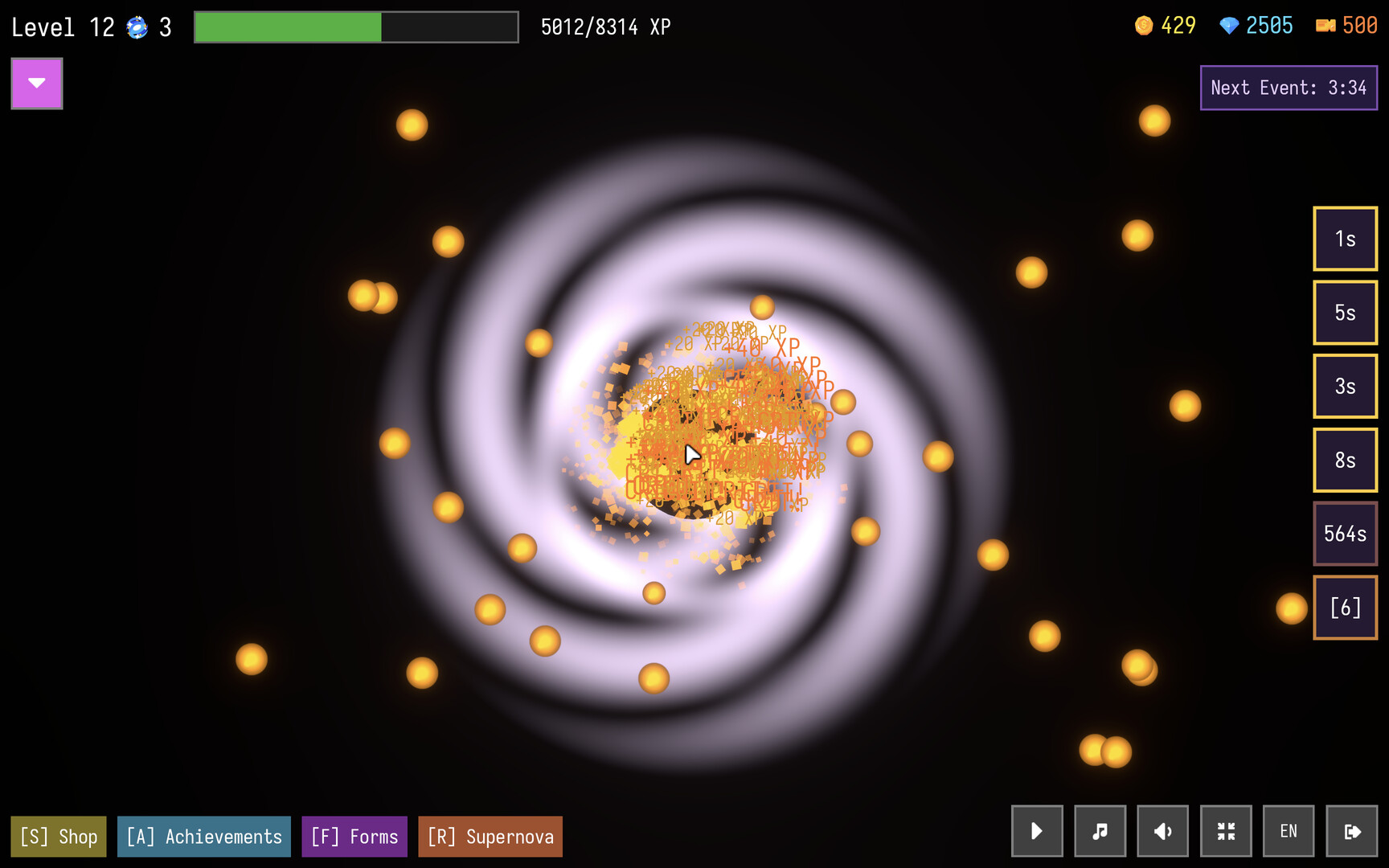Open the Shop menu
This screenshot has width=1389, height=868.
click(x=58, y=836)
